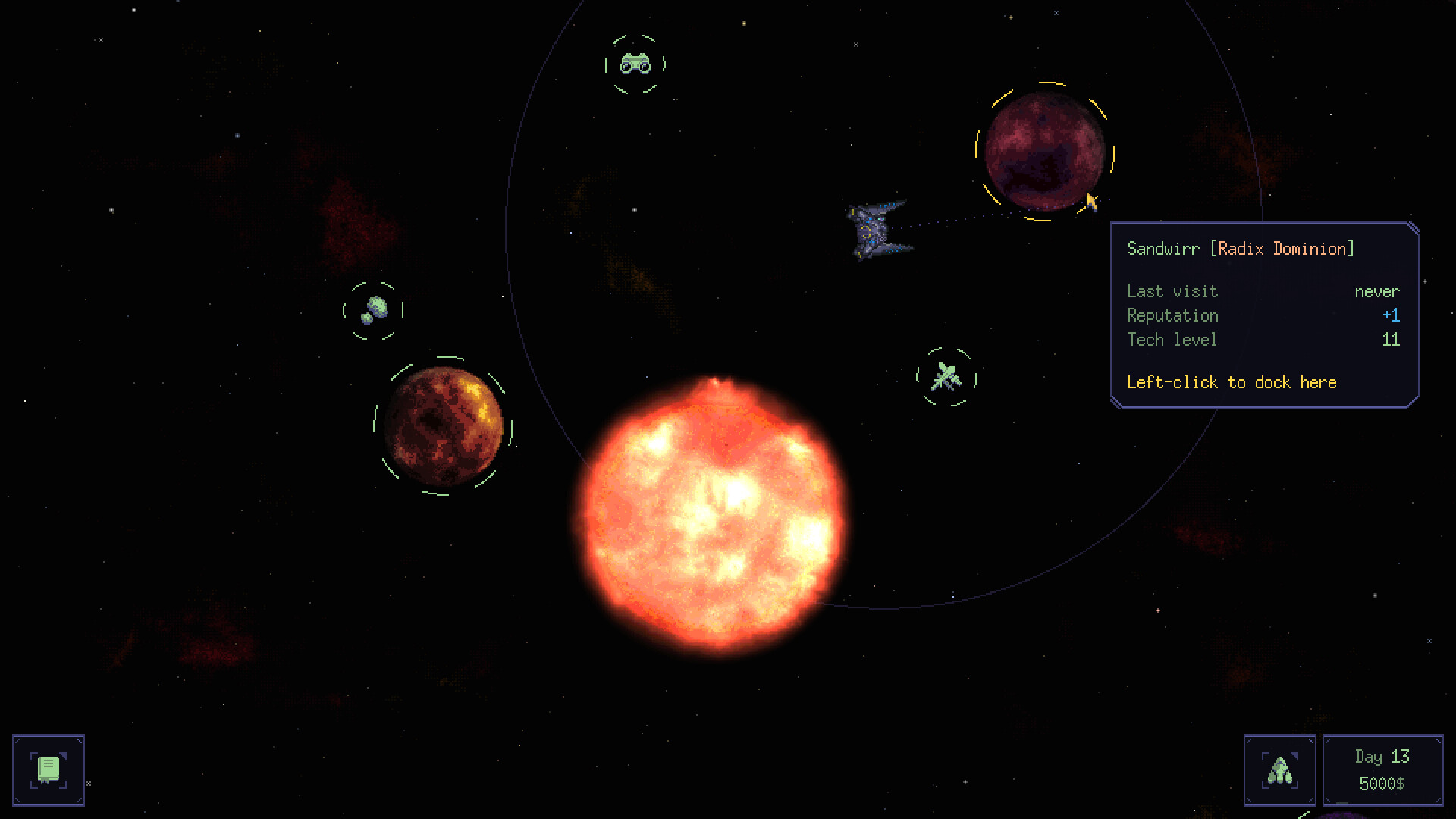This screenshot has width=1456, height=819.
Task: Click the shipwreck salvage marker
Action: click(945, 377)
